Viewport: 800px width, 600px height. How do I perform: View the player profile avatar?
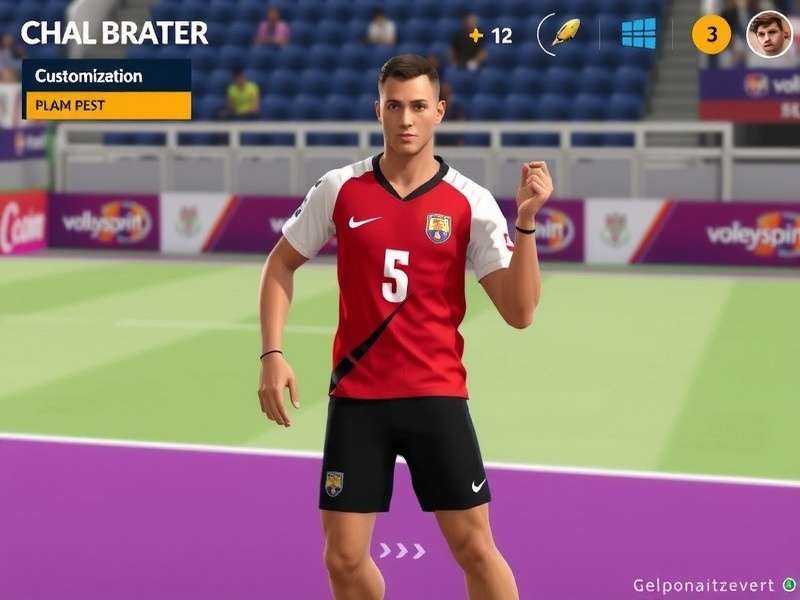pos(769,34)
